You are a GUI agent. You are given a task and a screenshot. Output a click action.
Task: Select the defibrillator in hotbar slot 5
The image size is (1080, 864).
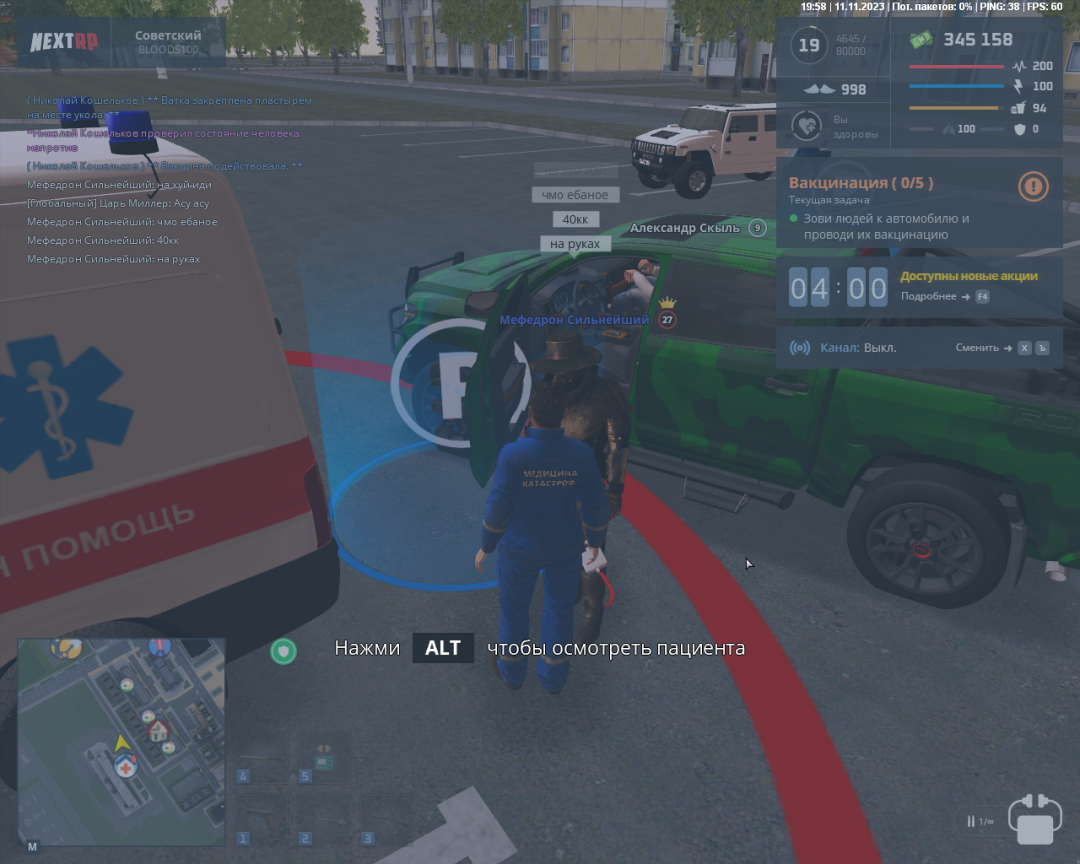[x=323, y=757]
